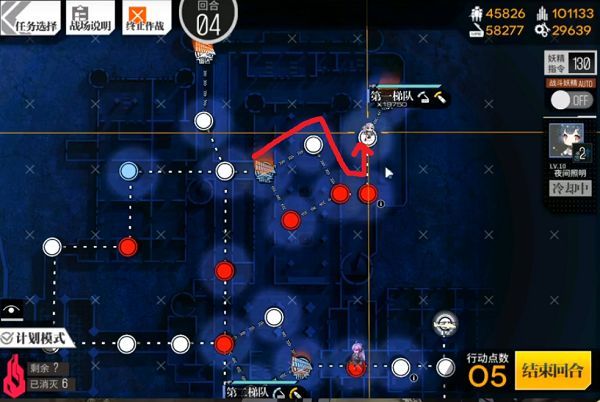
Task: Show the 战场说明 battlefield briefing
Action: tap(87, 16)
